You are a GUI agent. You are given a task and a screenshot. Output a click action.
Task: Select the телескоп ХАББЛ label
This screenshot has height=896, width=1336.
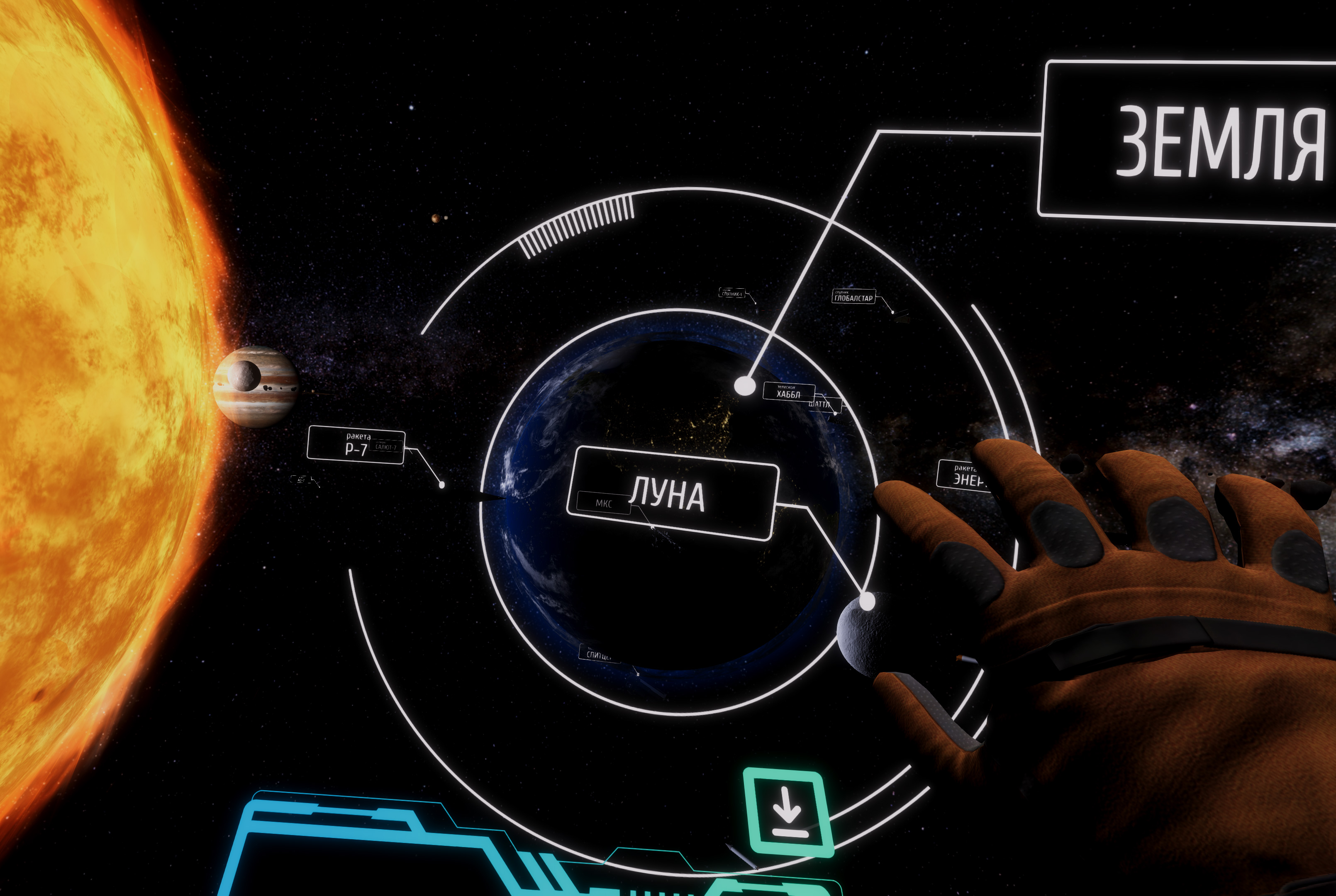(x=788, y=392)
